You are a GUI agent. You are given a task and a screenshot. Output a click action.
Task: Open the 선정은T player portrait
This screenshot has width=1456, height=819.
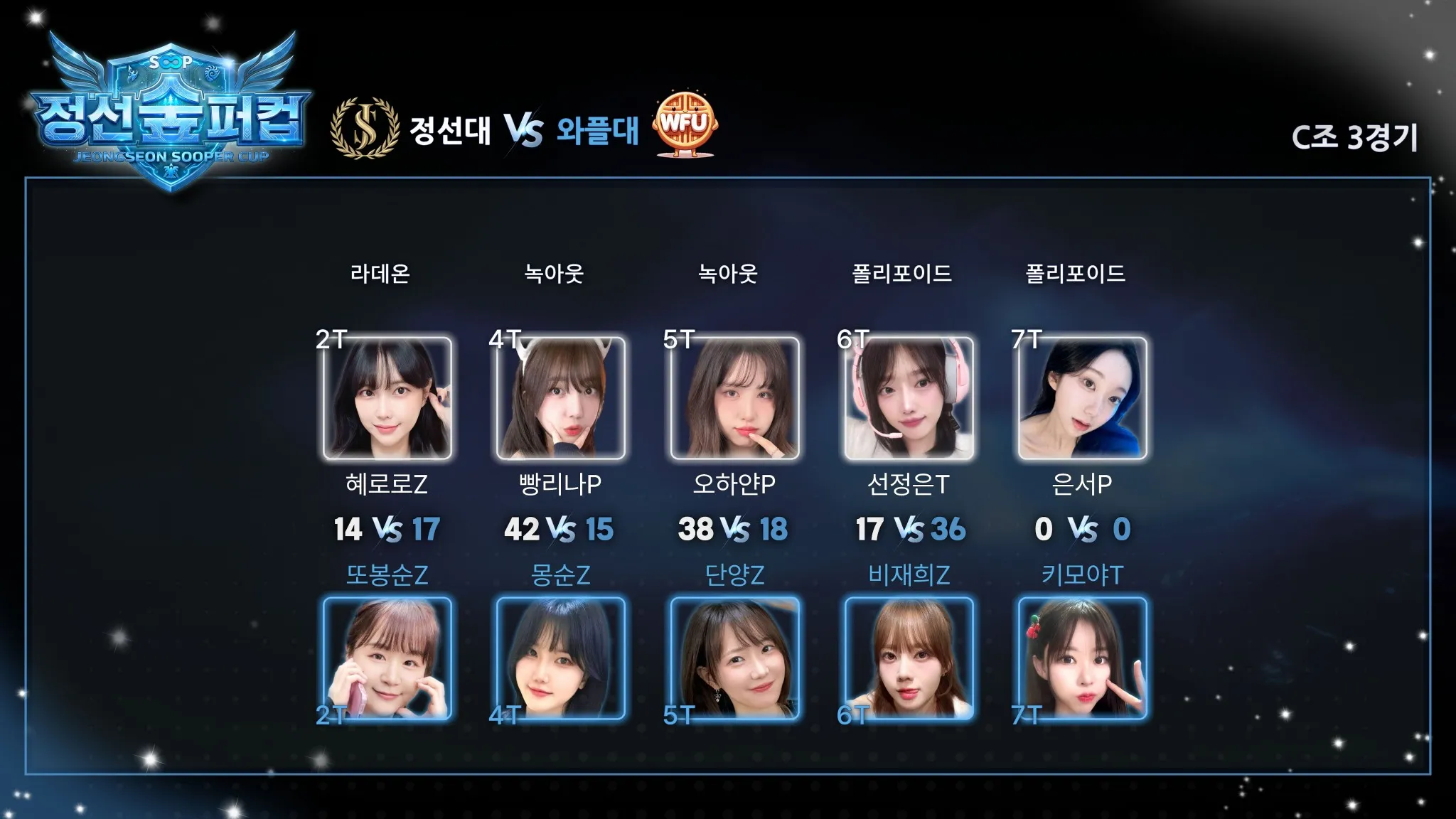909,398
